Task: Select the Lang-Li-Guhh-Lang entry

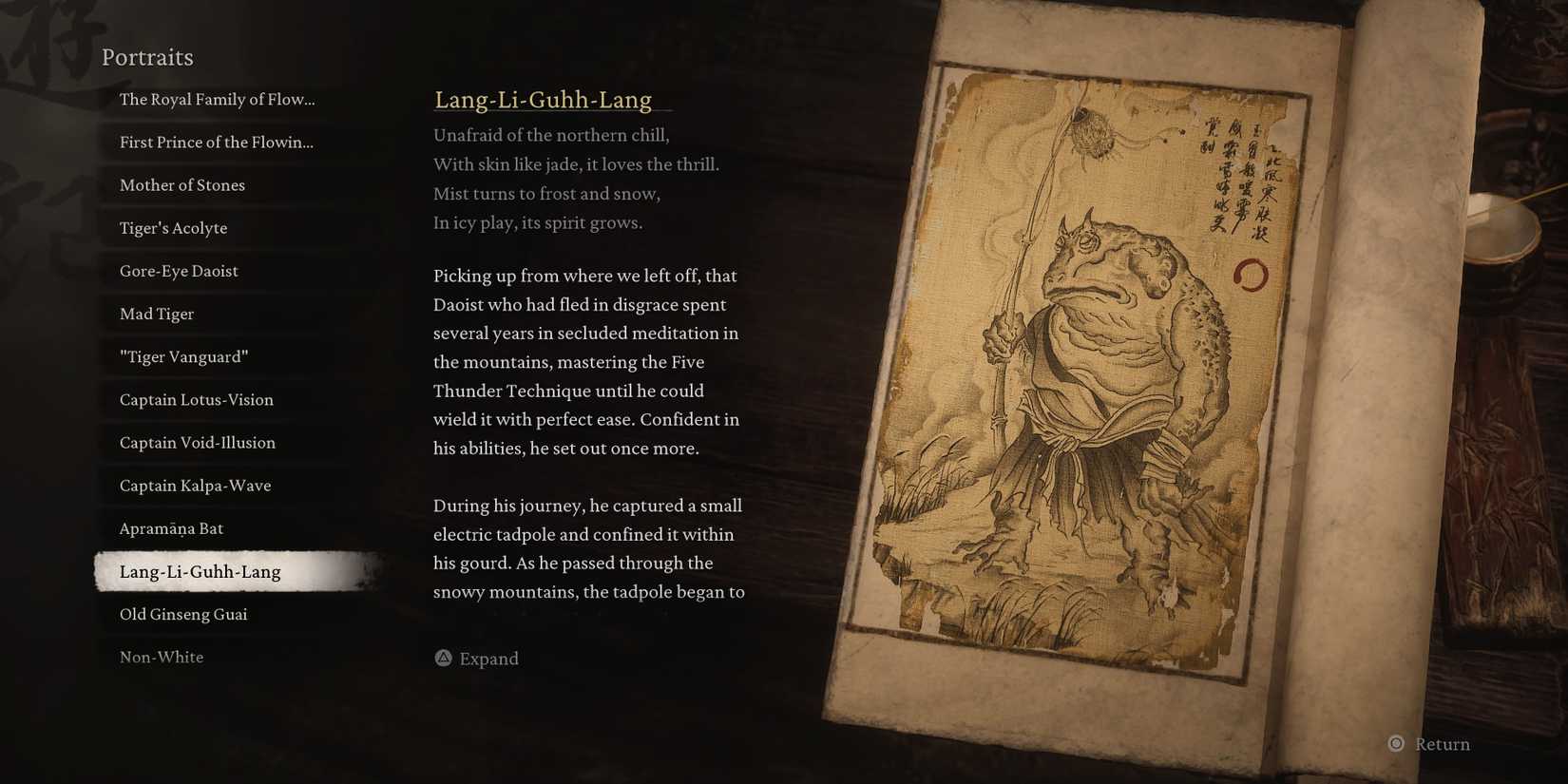Action: click(201, 571)
